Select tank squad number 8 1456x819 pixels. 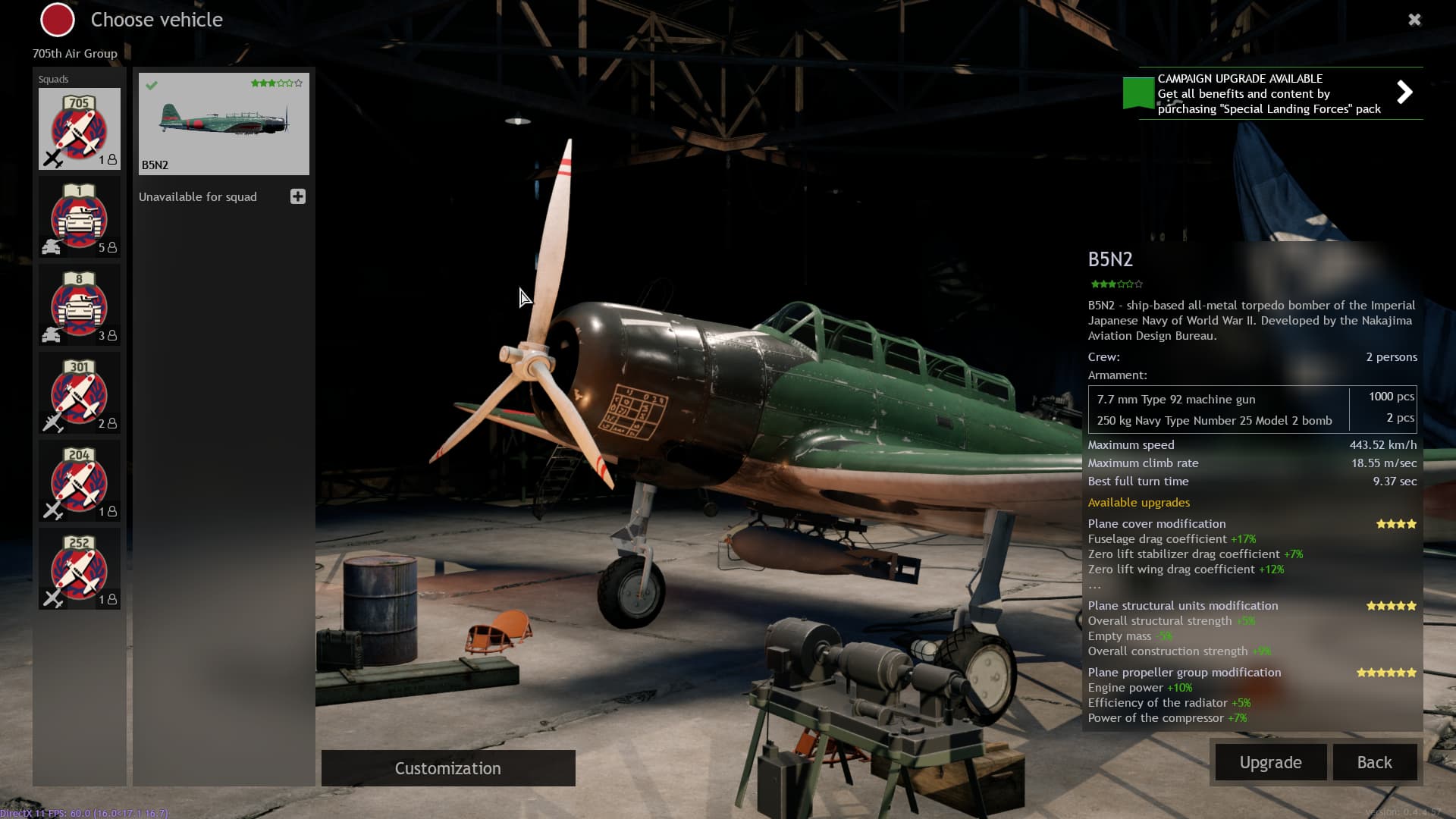[x=80, y=306]
